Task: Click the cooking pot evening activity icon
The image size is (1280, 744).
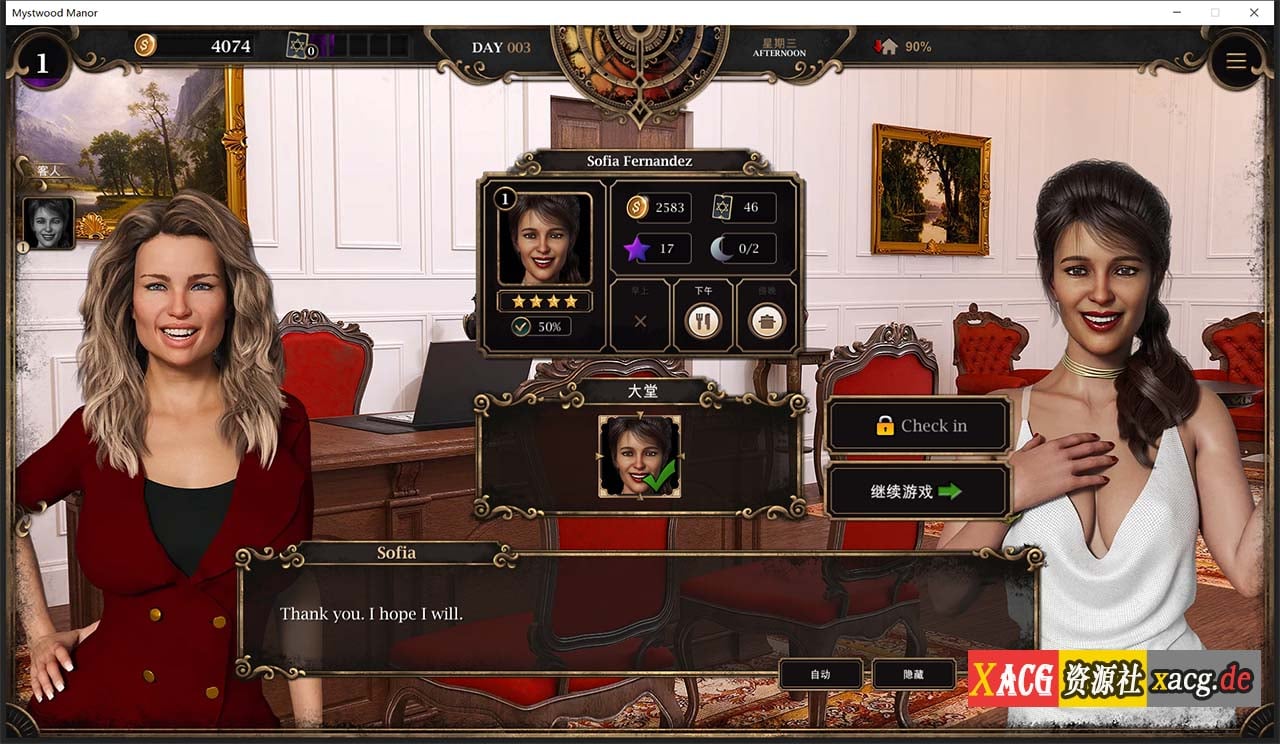Action: pos(767,321)
